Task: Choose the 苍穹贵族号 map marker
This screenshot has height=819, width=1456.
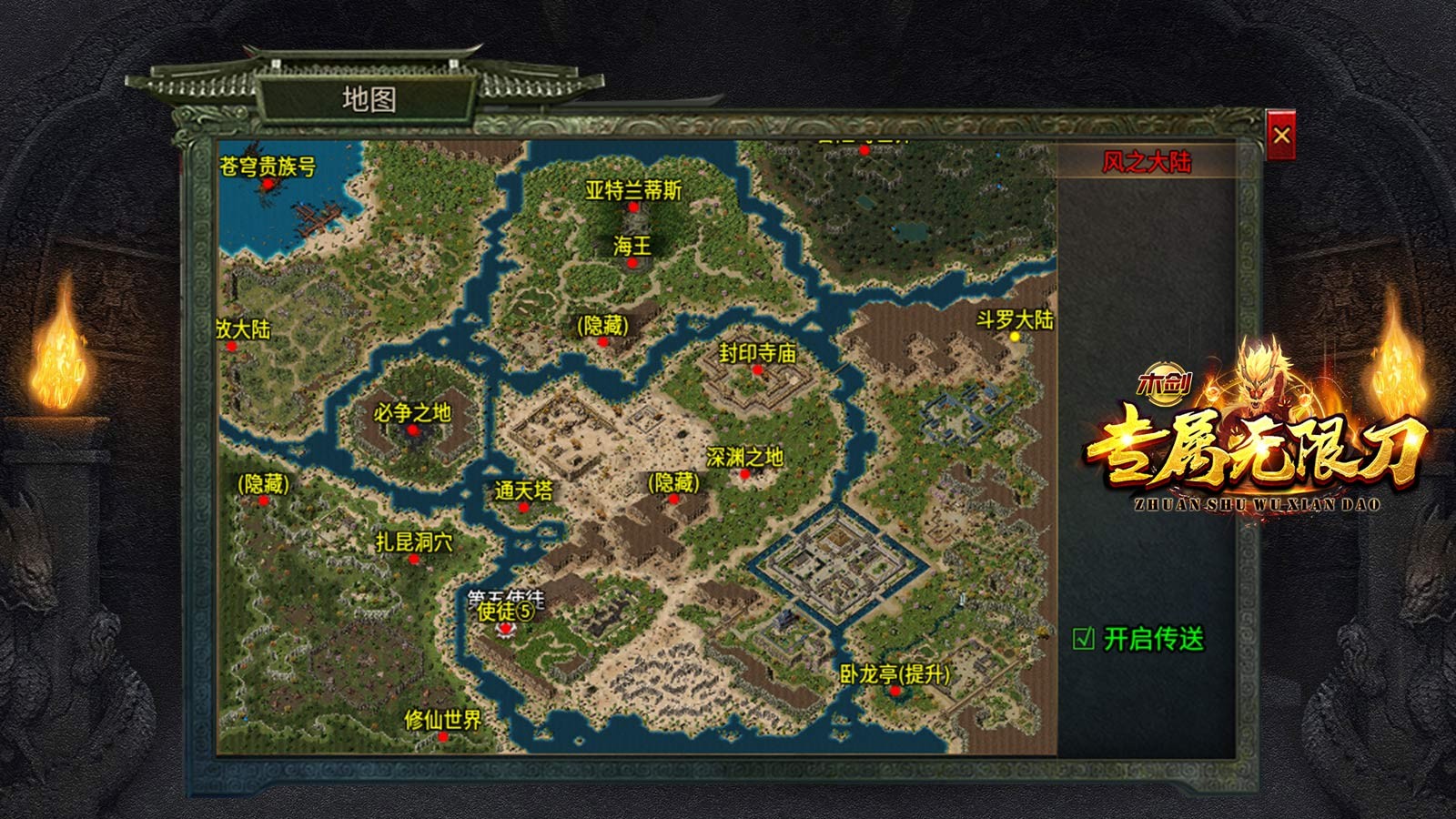Action: click(x=268, y=183)
